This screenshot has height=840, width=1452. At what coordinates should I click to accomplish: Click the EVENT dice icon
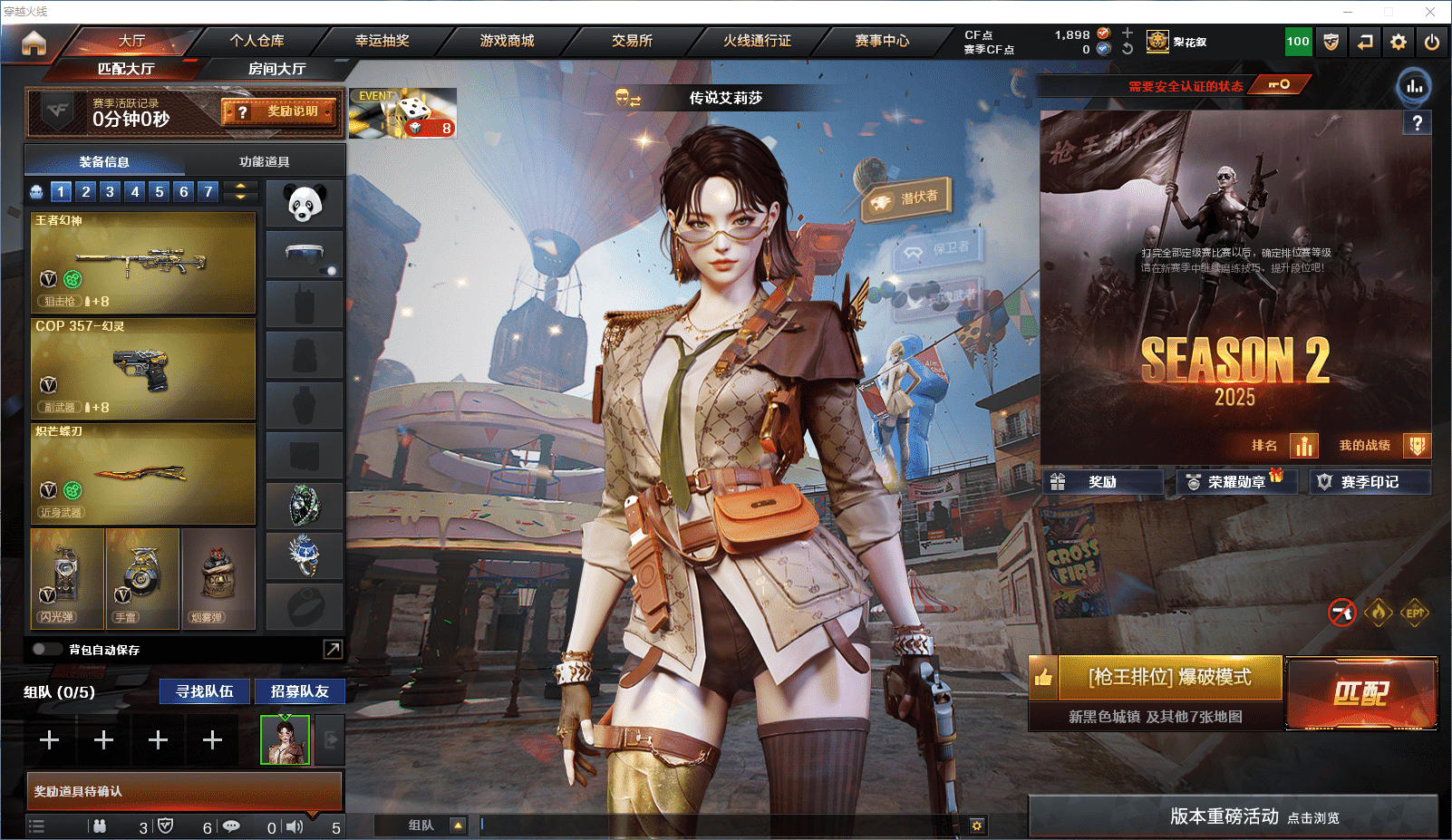coord(402,113)
